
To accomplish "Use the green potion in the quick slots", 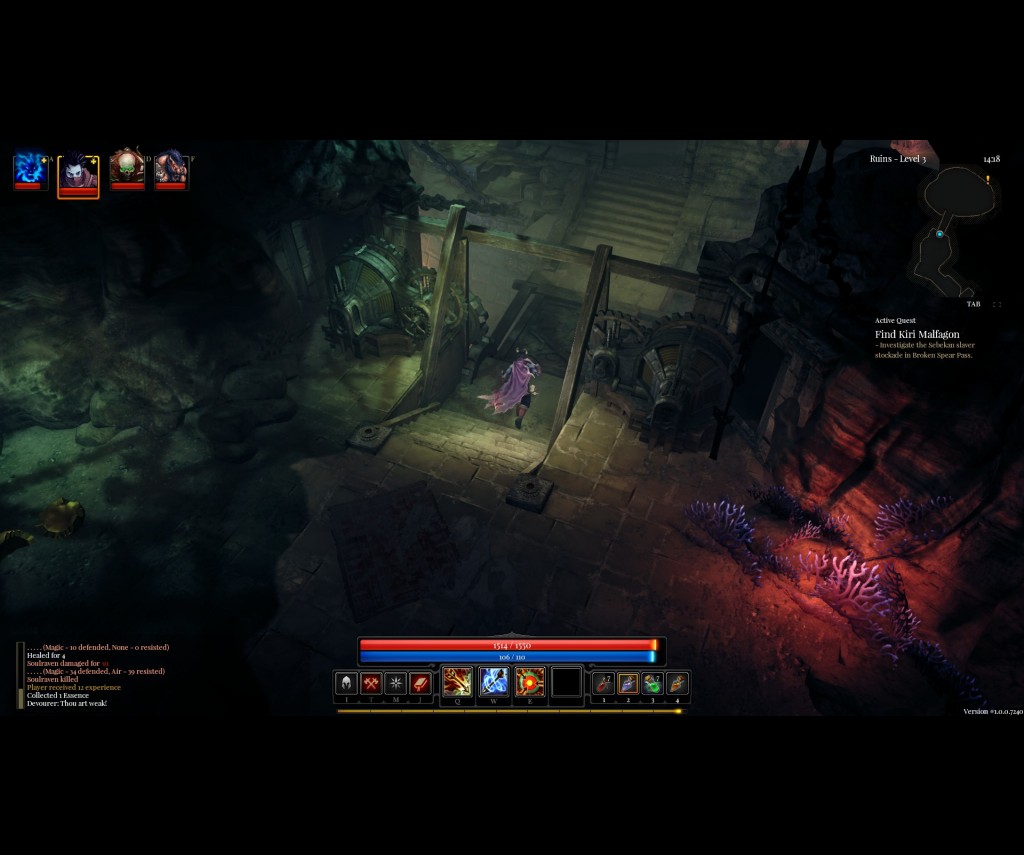I will pos(653,683).
